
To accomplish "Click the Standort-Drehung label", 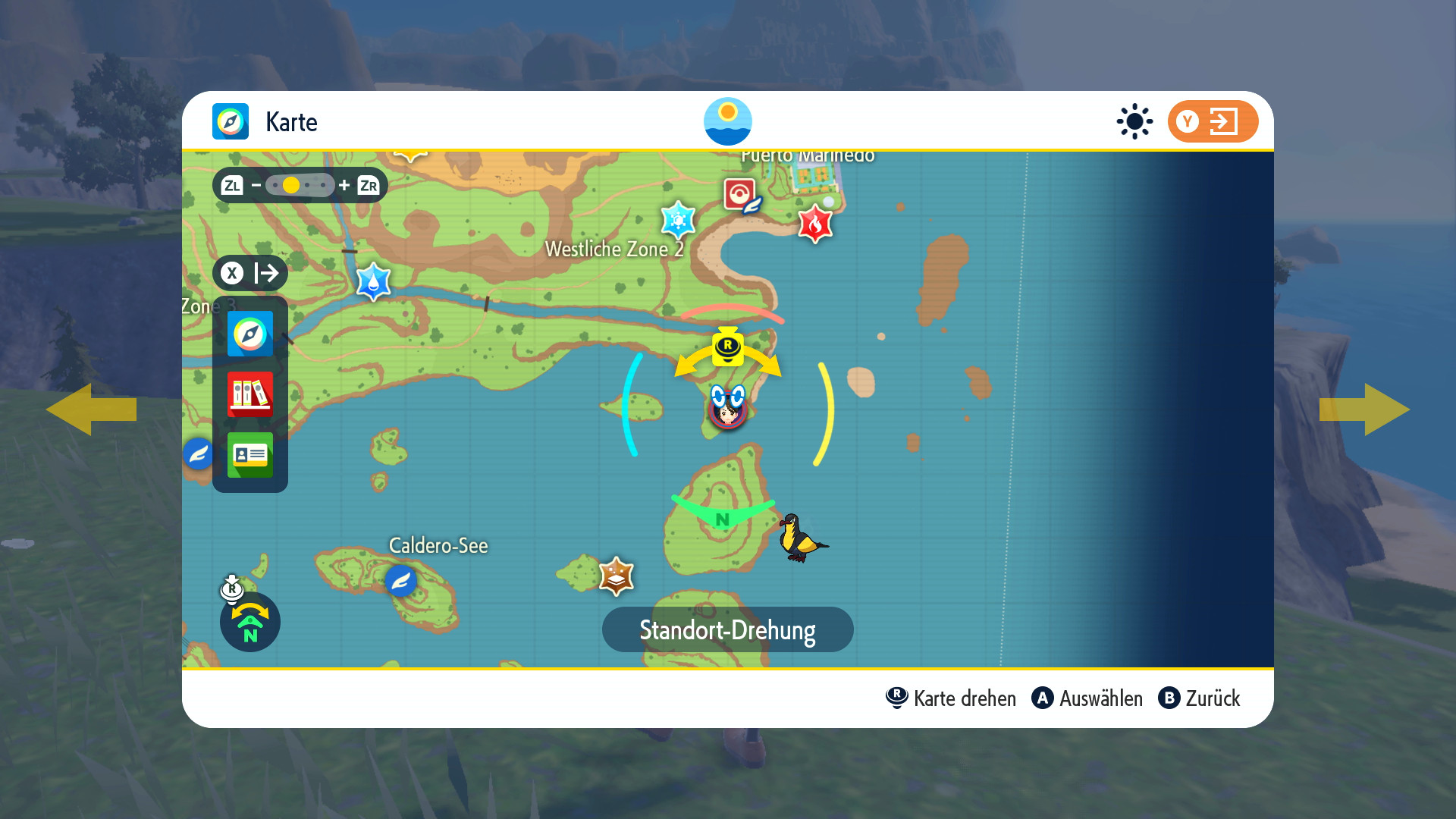I will 727,630.
